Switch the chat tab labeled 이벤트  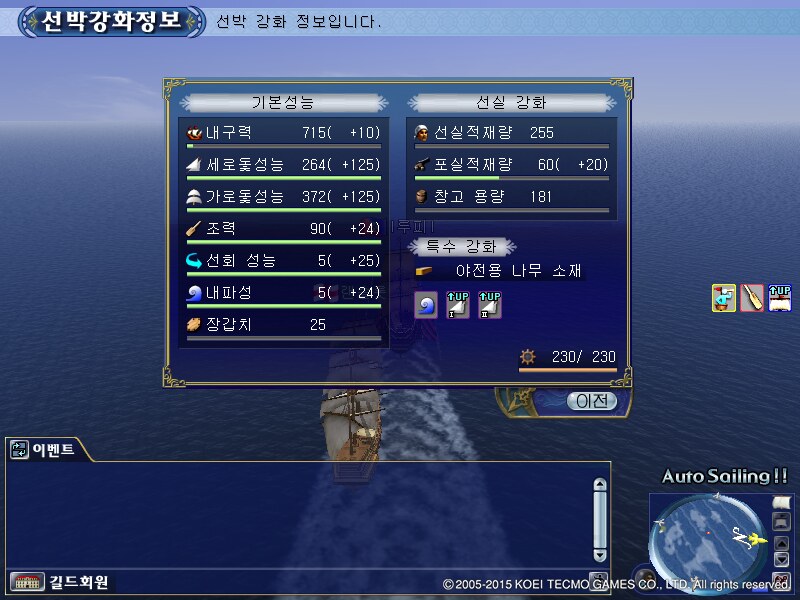(x=44, y=450)
